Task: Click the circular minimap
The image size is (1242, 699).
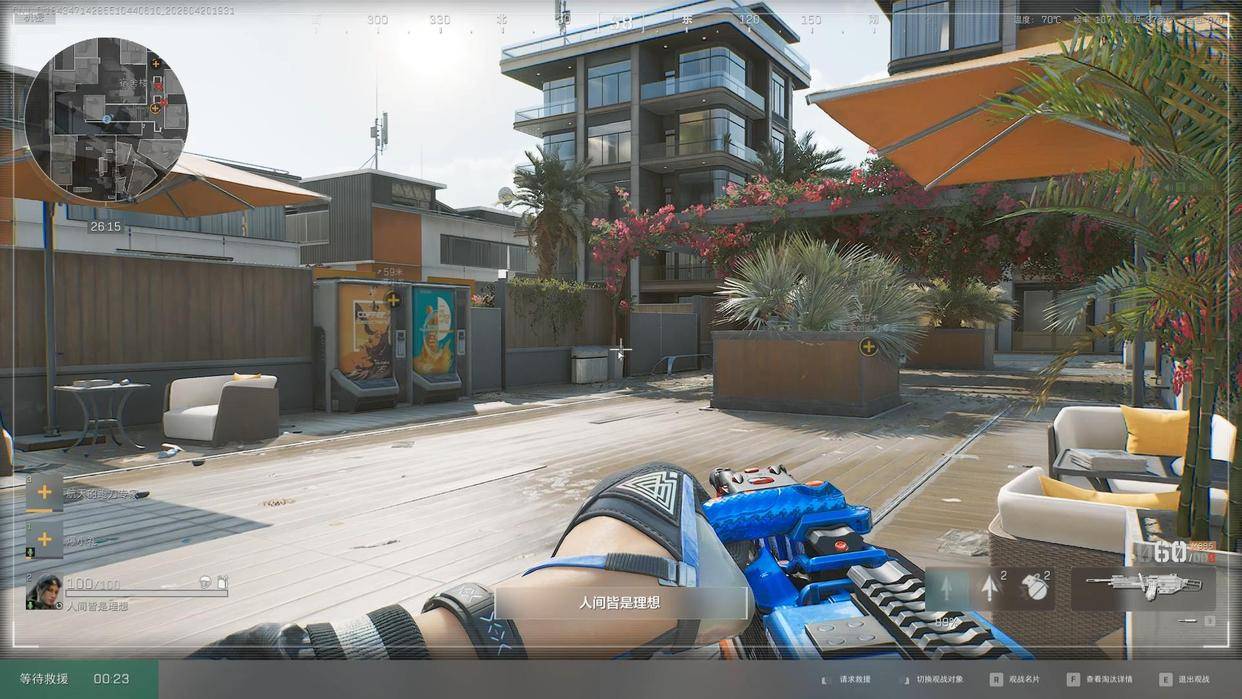Action: point(106,119)
